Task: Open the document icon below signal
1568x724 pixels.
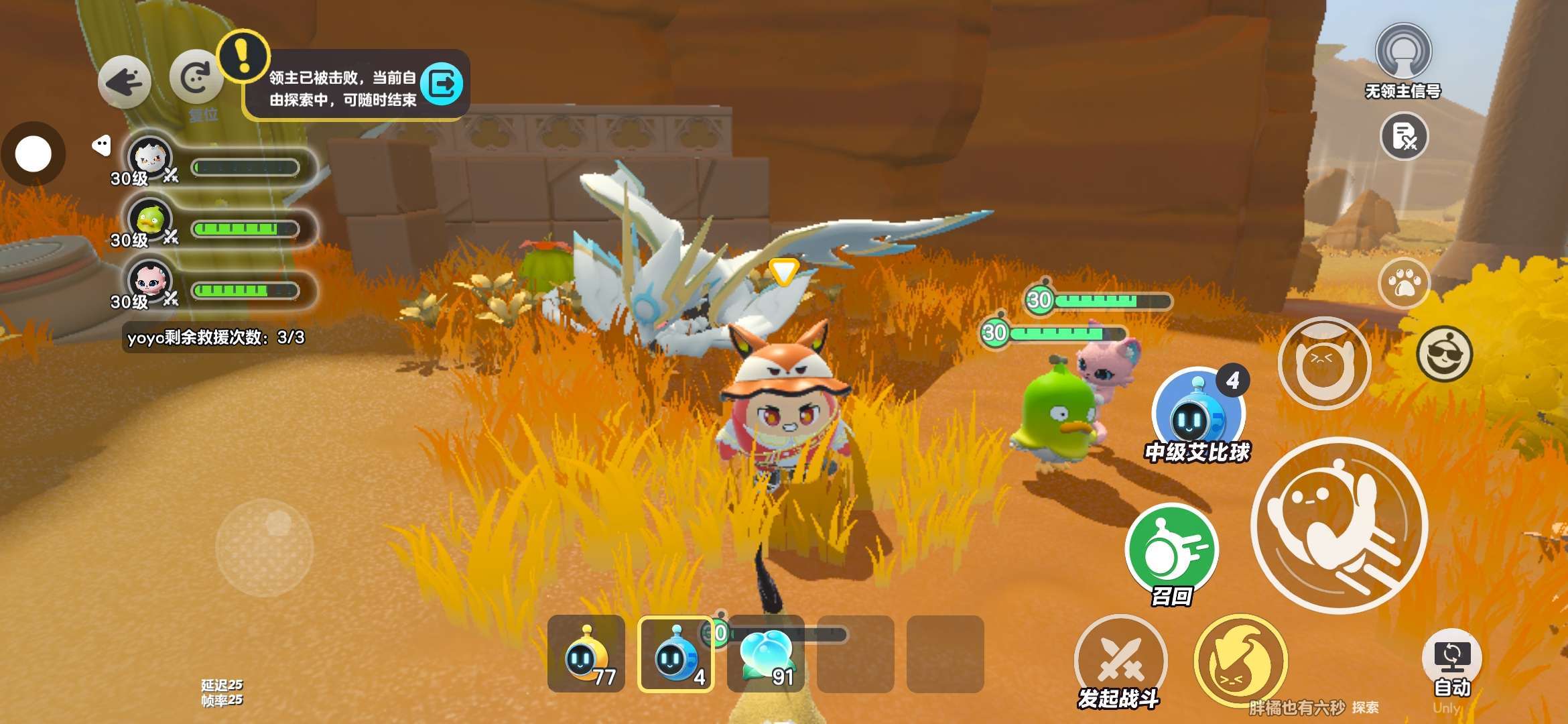Action: [1404, 136]
